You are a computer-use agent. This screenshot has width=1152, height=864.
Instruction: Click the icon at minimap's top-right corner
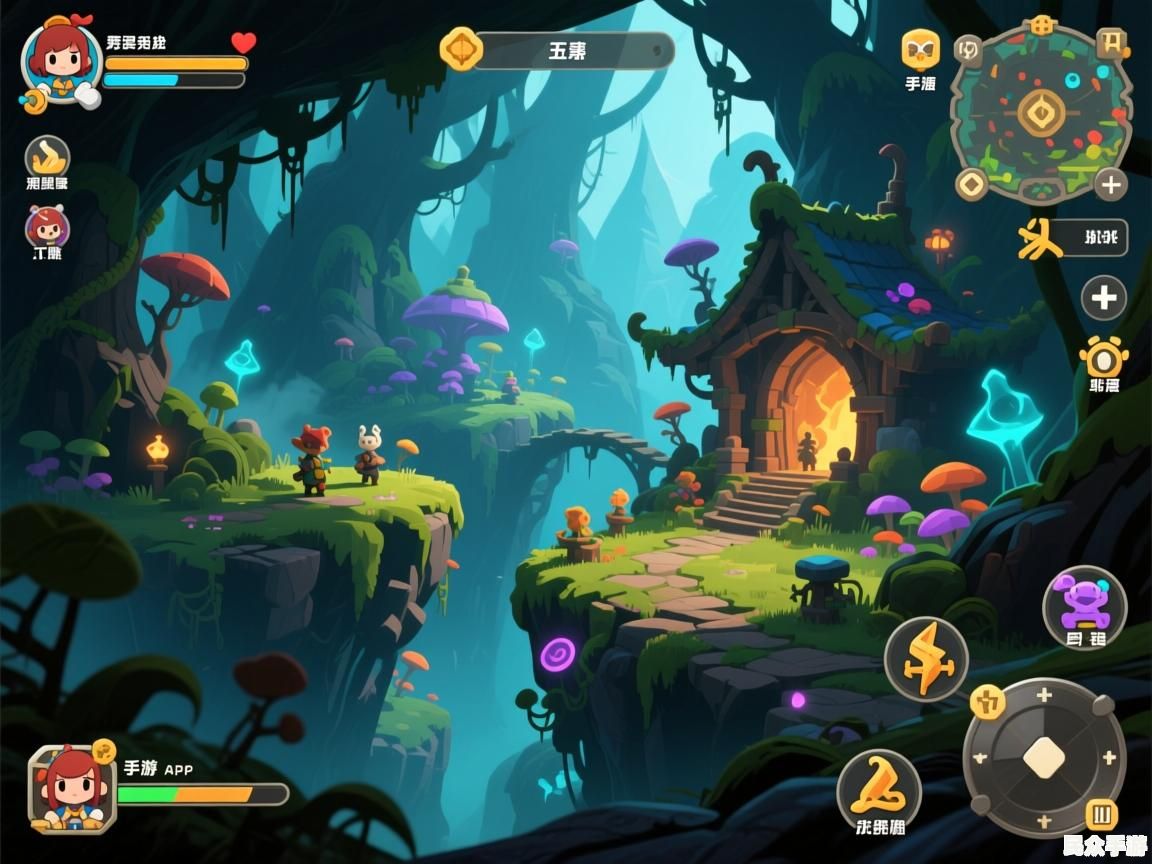(x=1111, y=43)
